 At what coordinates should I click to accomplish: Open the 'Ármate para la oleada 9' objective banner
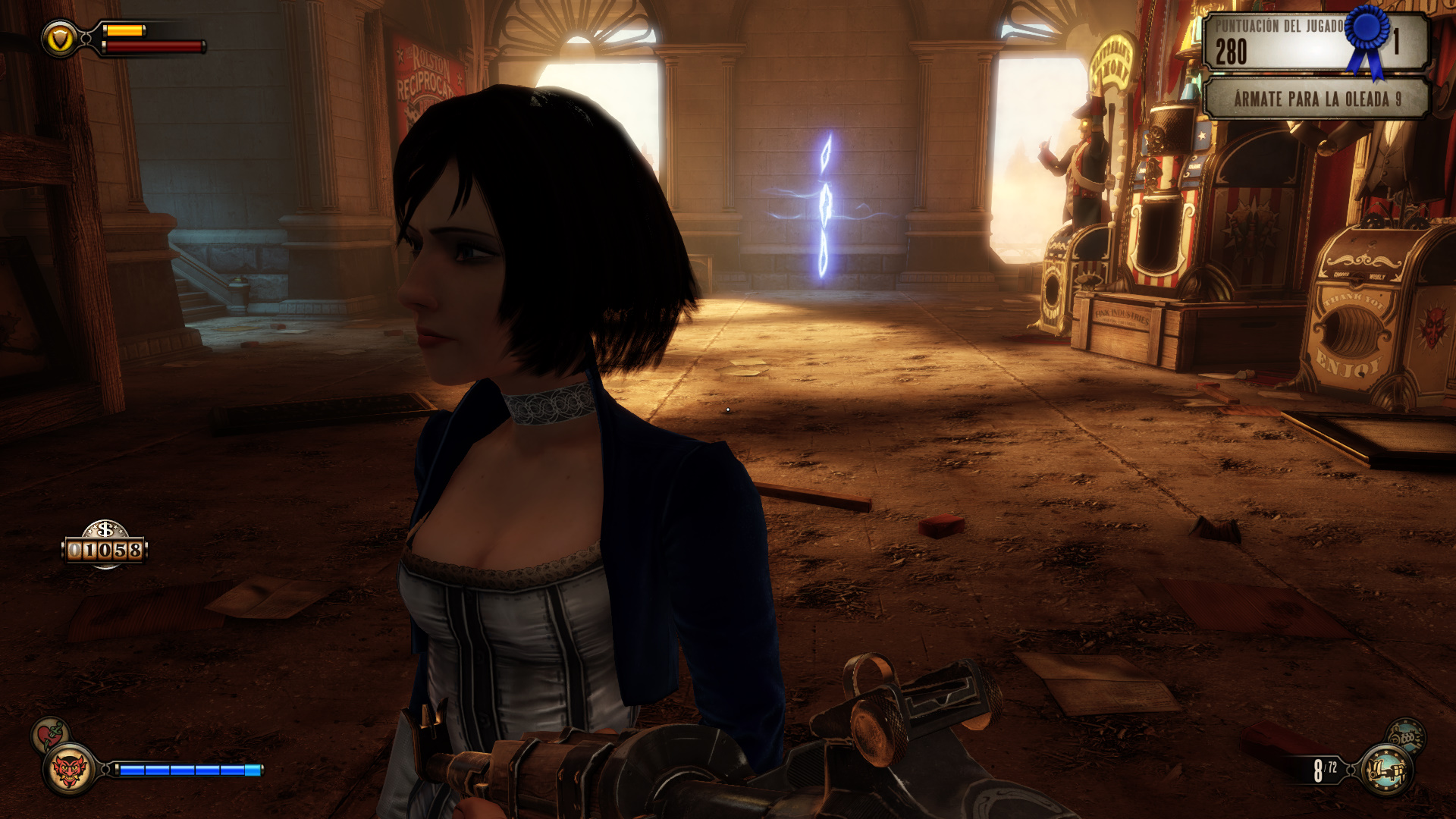pyautogui.click(x=1316, y=99)
